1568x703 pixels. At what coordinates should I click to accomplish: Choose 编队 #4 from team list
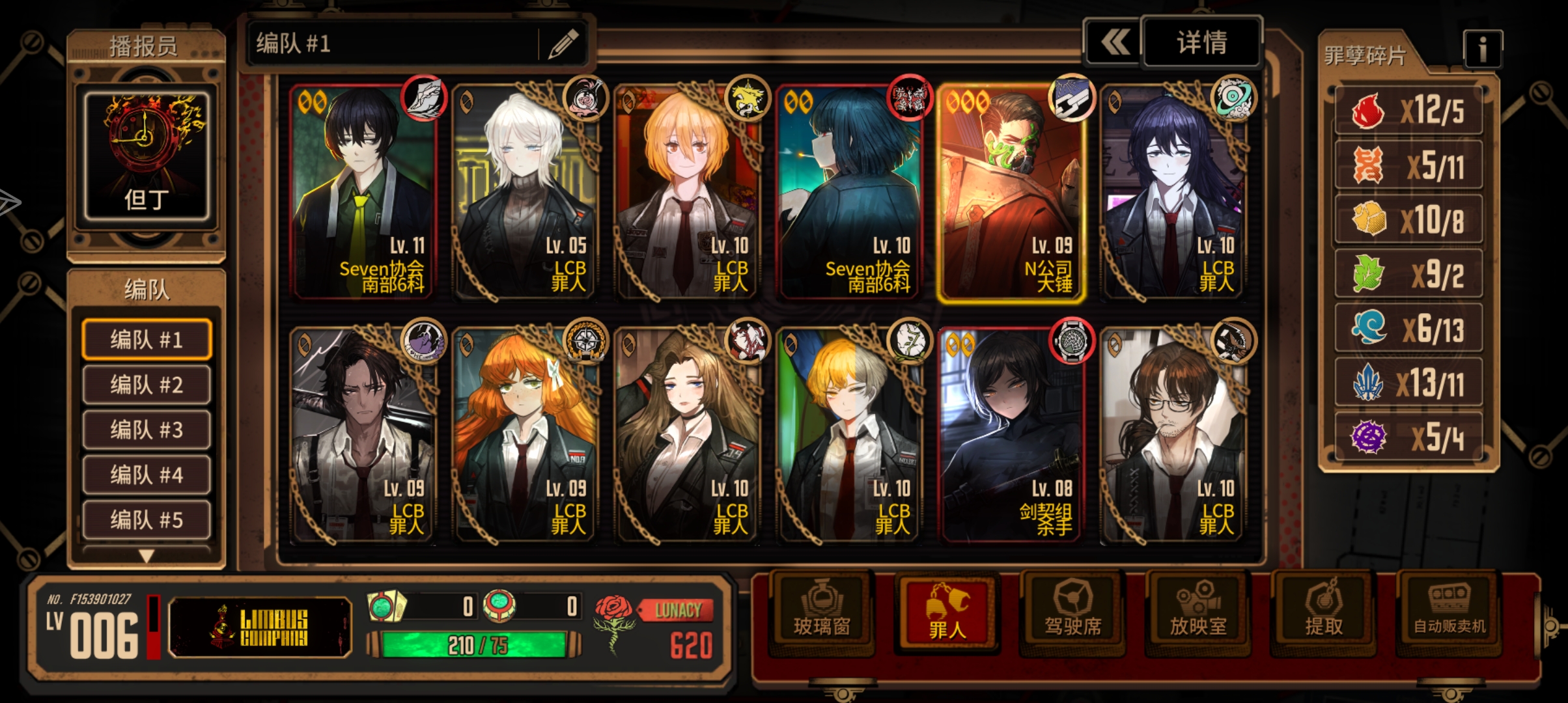click(x=147, y=475)
